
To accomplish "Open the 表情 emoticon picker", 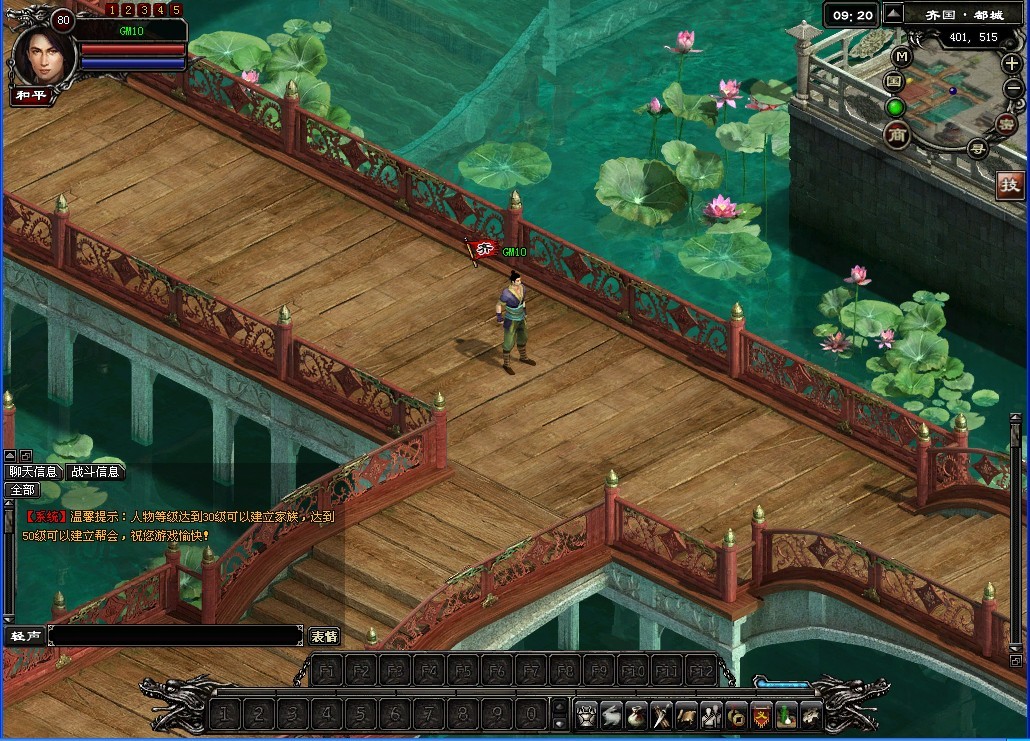I will 324,636.
